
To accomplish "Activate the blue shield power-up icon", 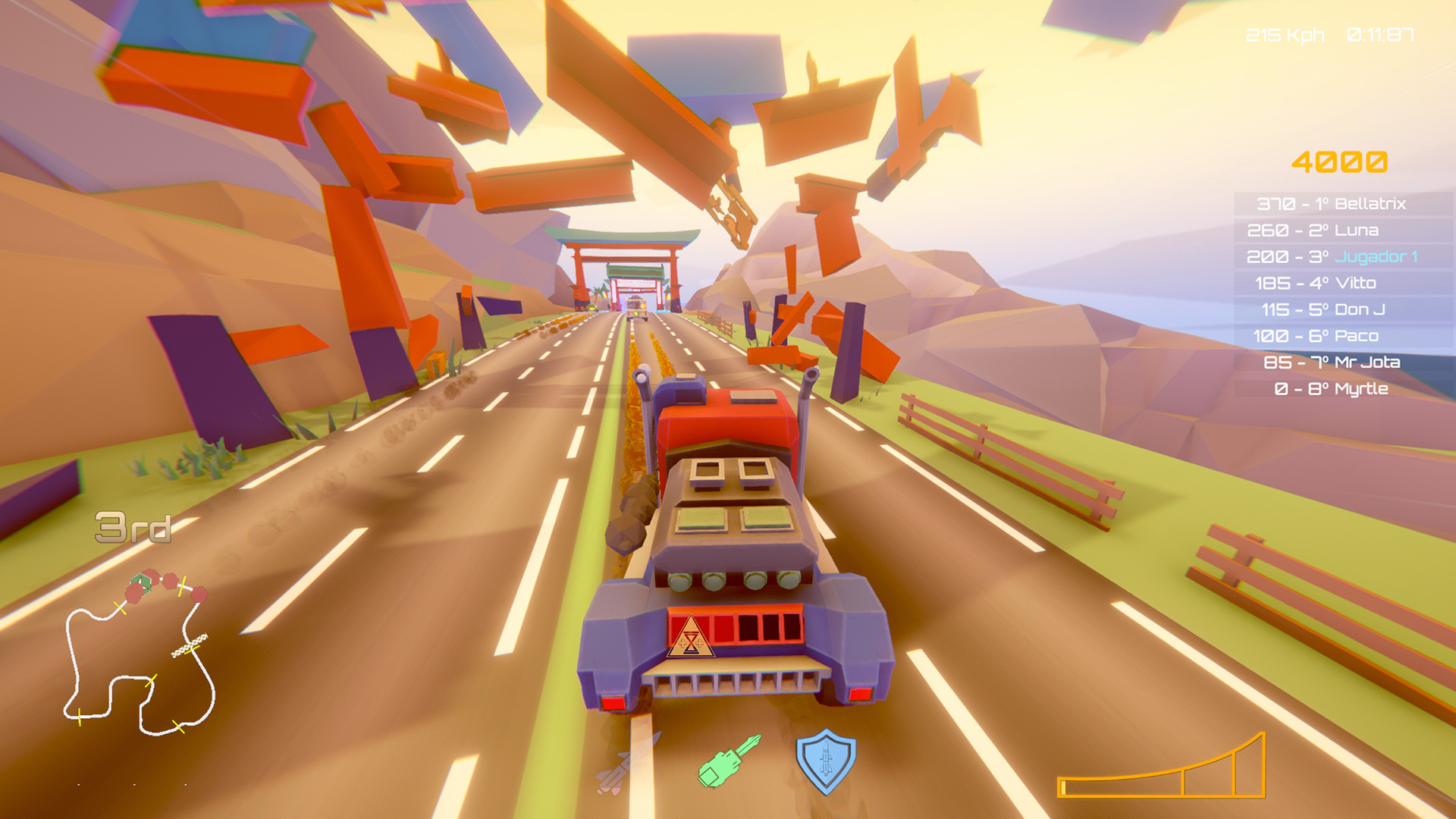I will pyautogui.click(x=827, y=762).
